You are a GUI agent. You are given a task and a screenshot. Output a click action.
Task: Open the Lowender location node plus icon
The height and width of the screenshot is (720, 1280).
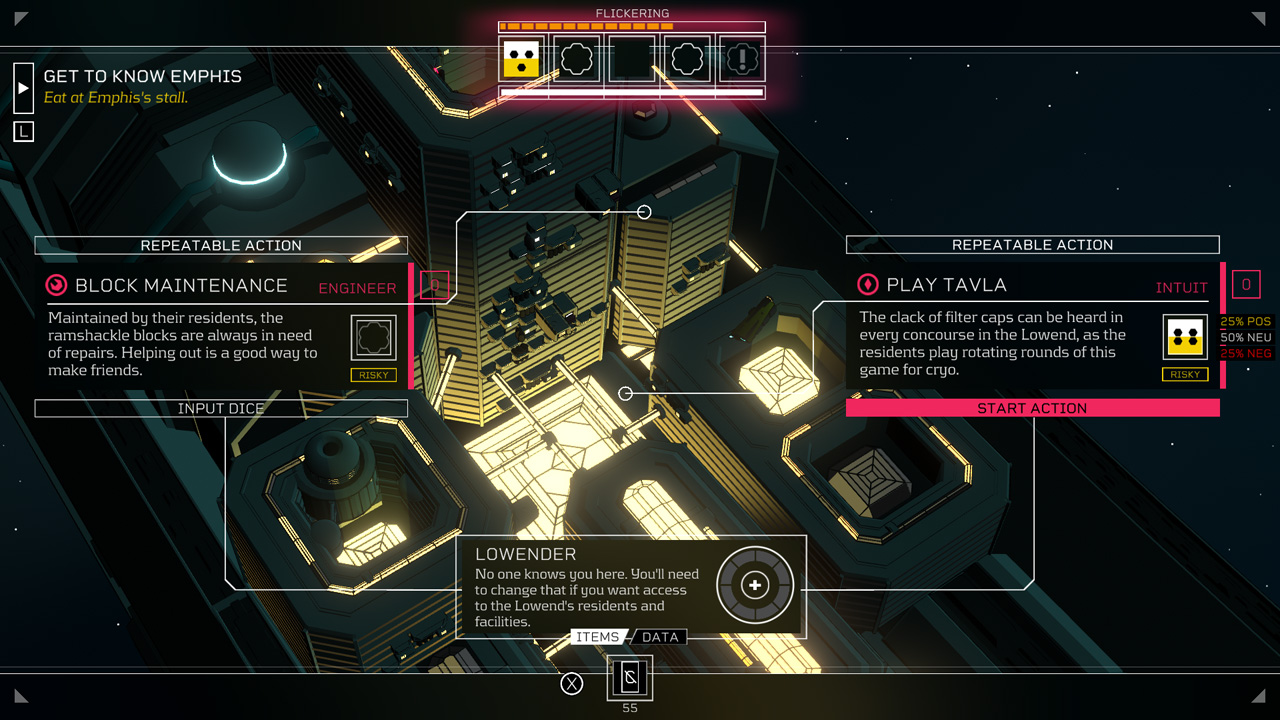click(x=754, y=585)
